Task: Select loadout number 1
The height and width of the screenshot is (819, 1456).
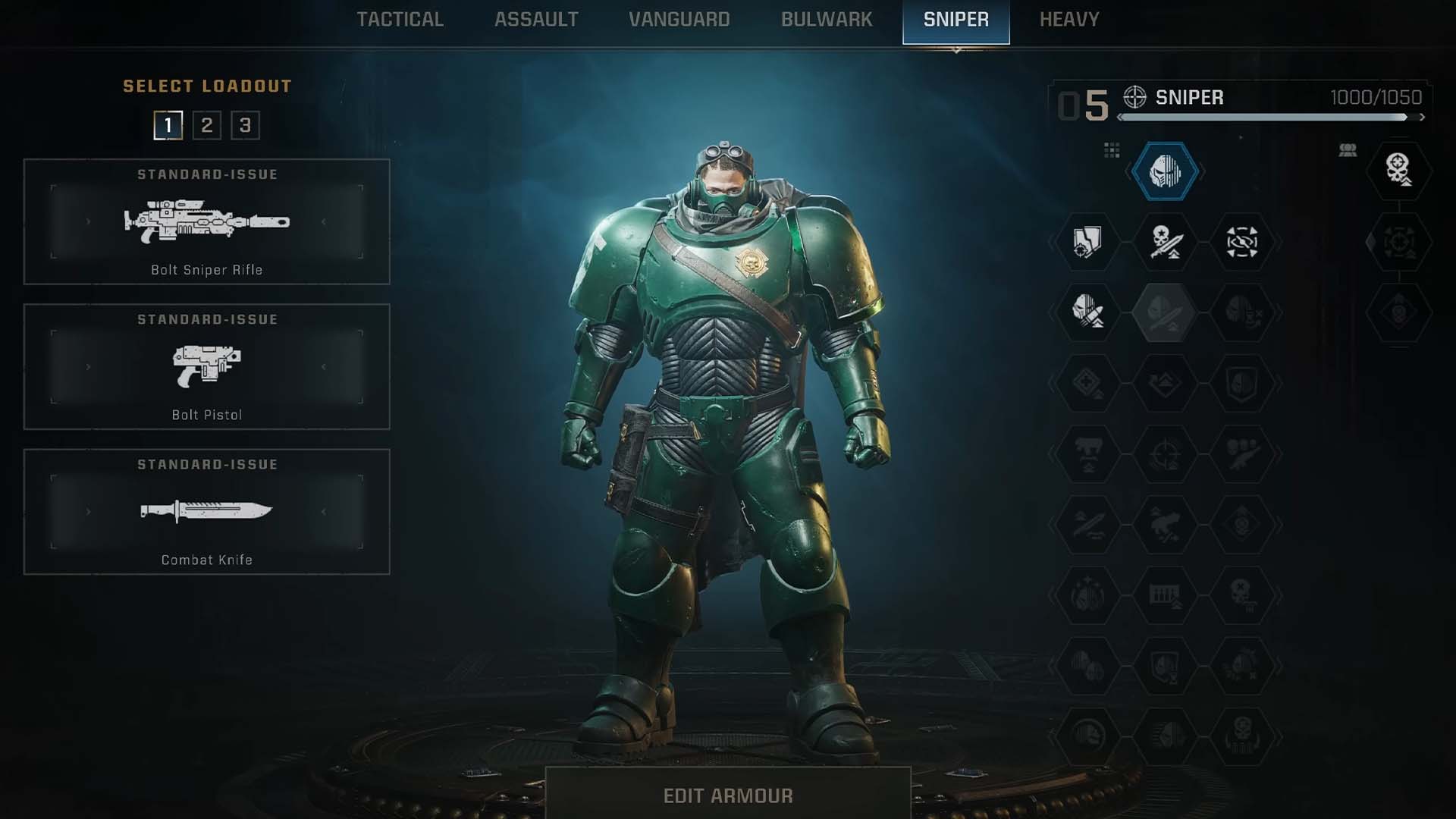Action: pos(168,125)
